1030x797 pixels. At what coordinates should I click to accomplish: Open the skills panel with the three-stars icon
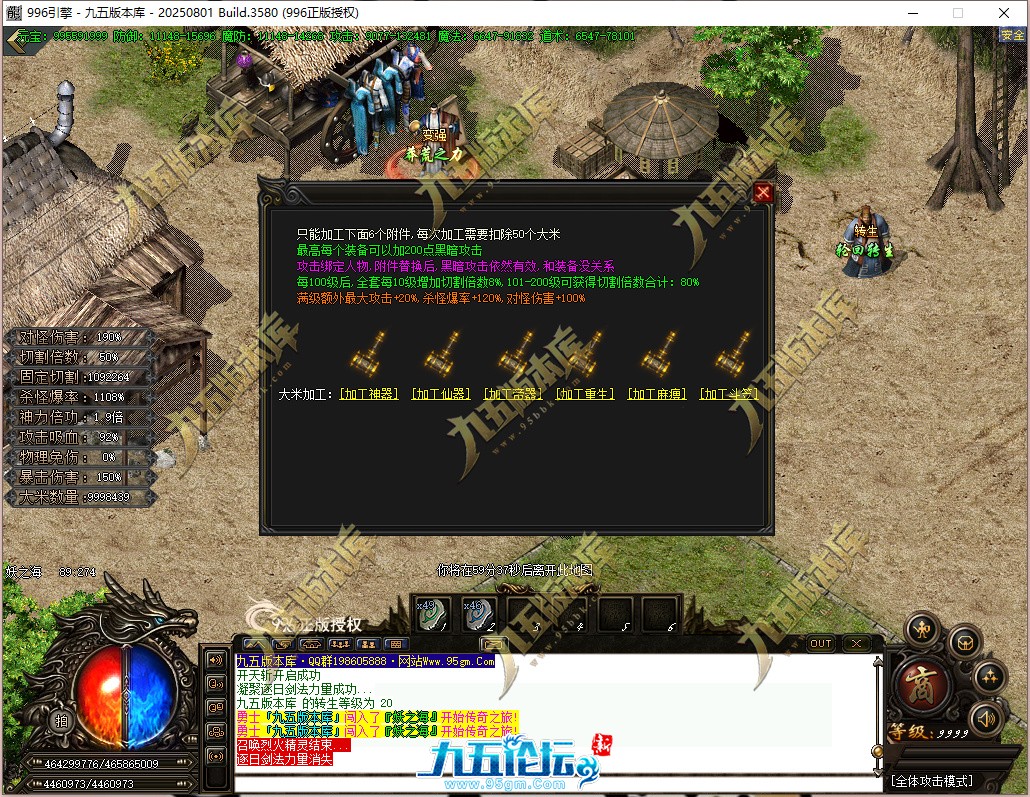pos(989,677)
